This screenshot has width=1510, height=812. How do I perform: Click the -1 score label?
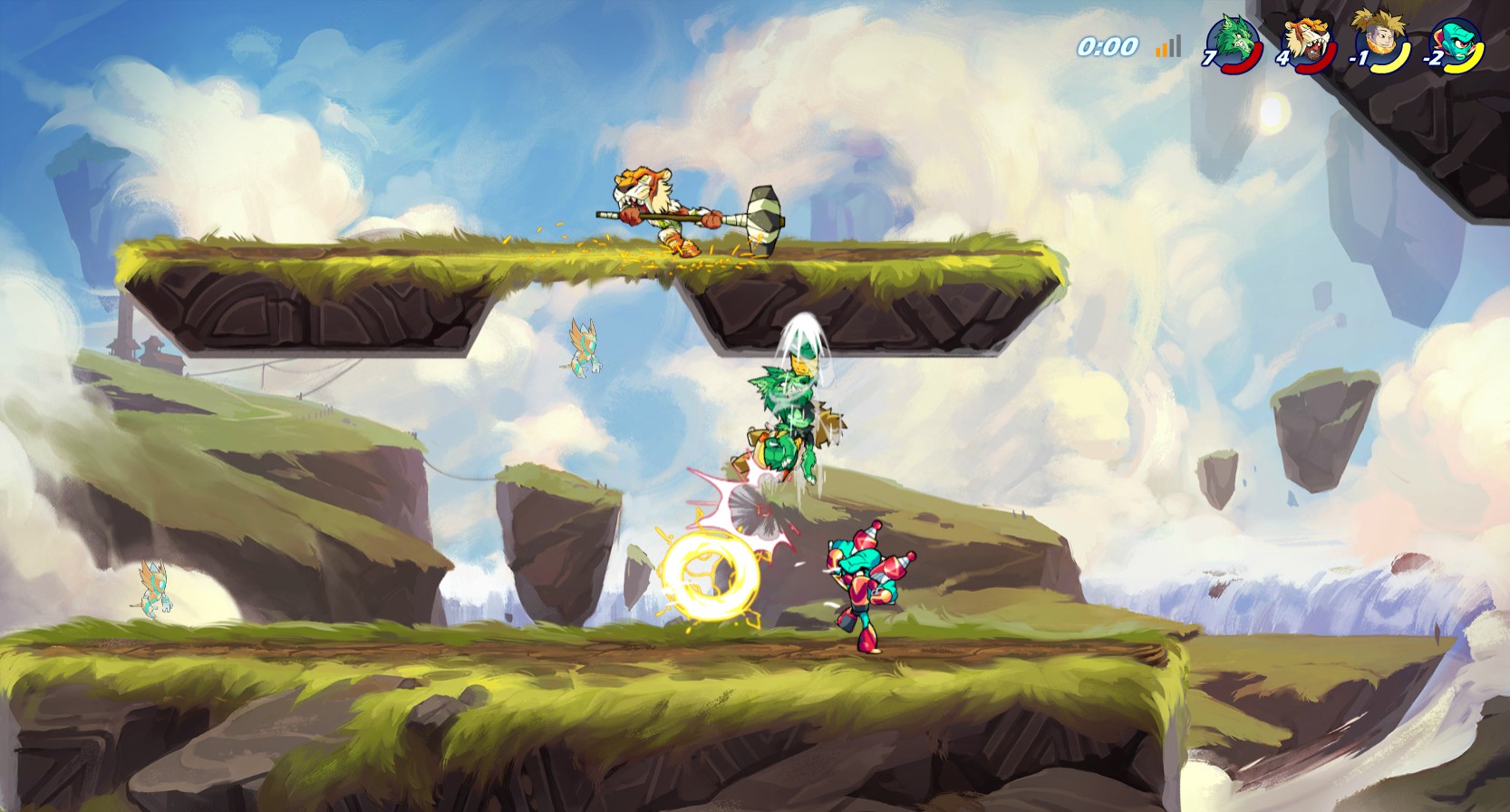1358,60
